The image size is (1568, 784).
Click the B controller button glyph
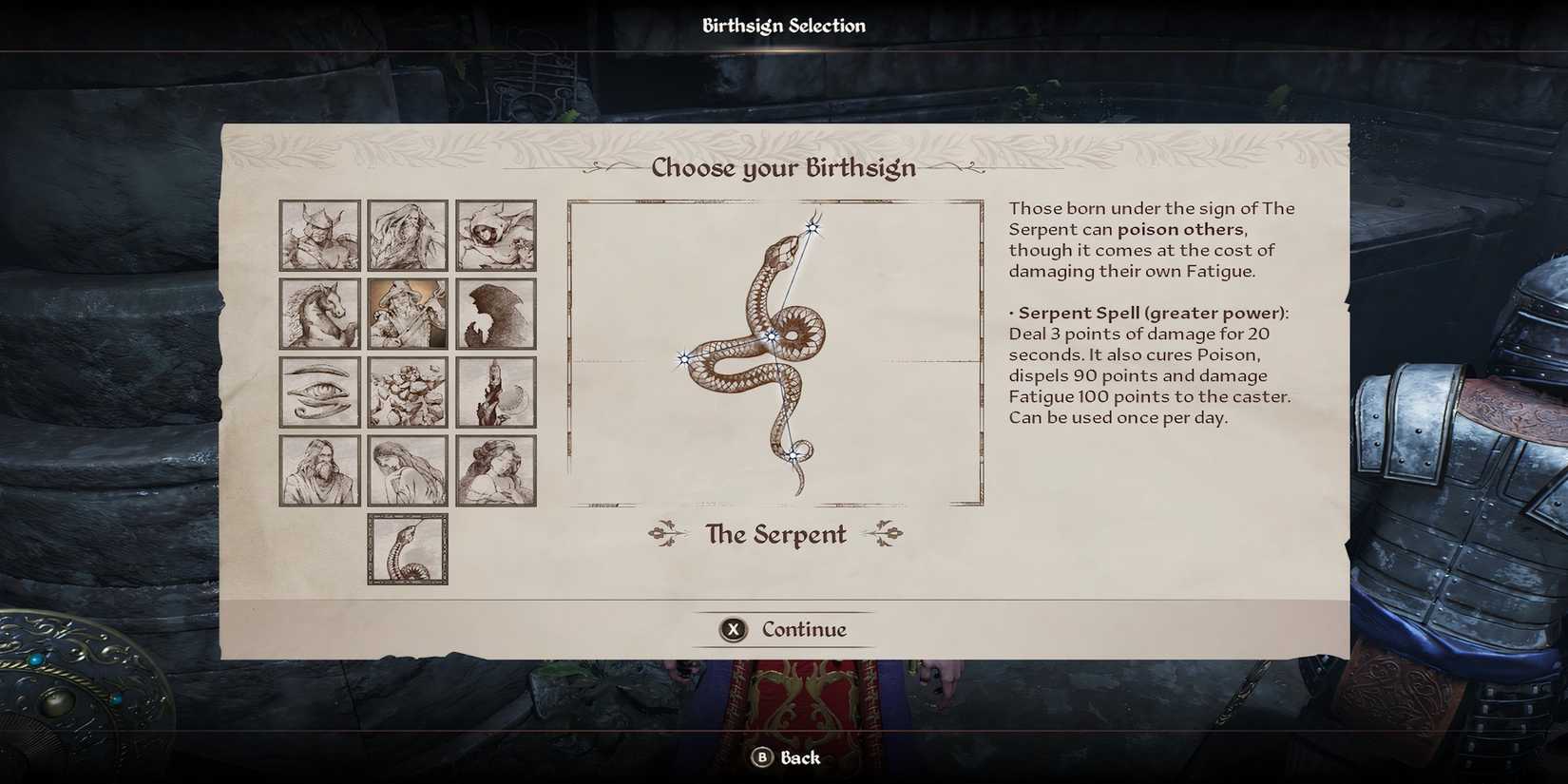click(x=760, y=757)
